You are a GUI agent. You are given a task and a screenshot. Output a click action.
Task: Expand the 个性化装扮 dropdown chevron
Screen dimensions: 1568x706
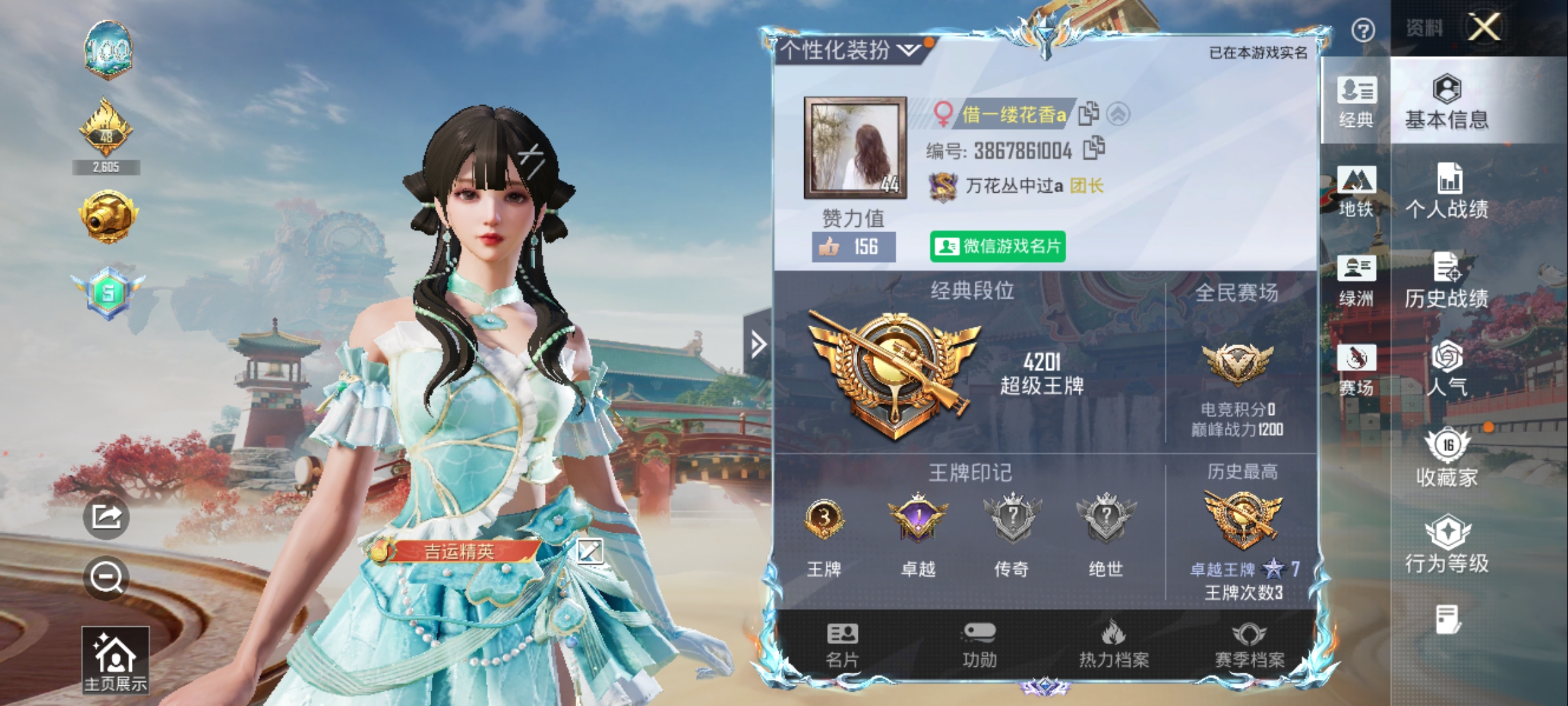(907, 50)
